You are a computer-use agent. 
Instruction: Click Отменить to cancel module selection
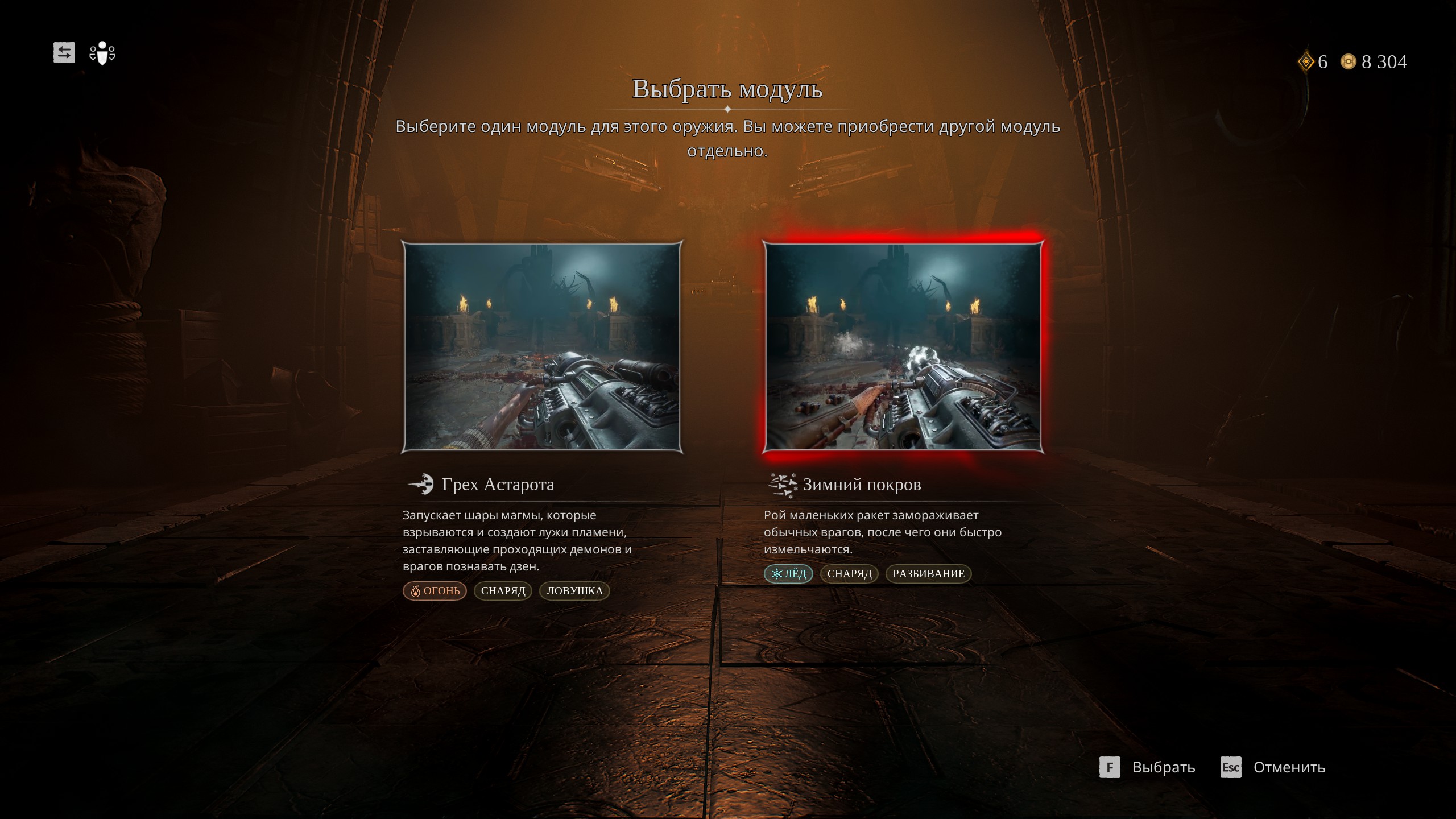coord(1273,767)
